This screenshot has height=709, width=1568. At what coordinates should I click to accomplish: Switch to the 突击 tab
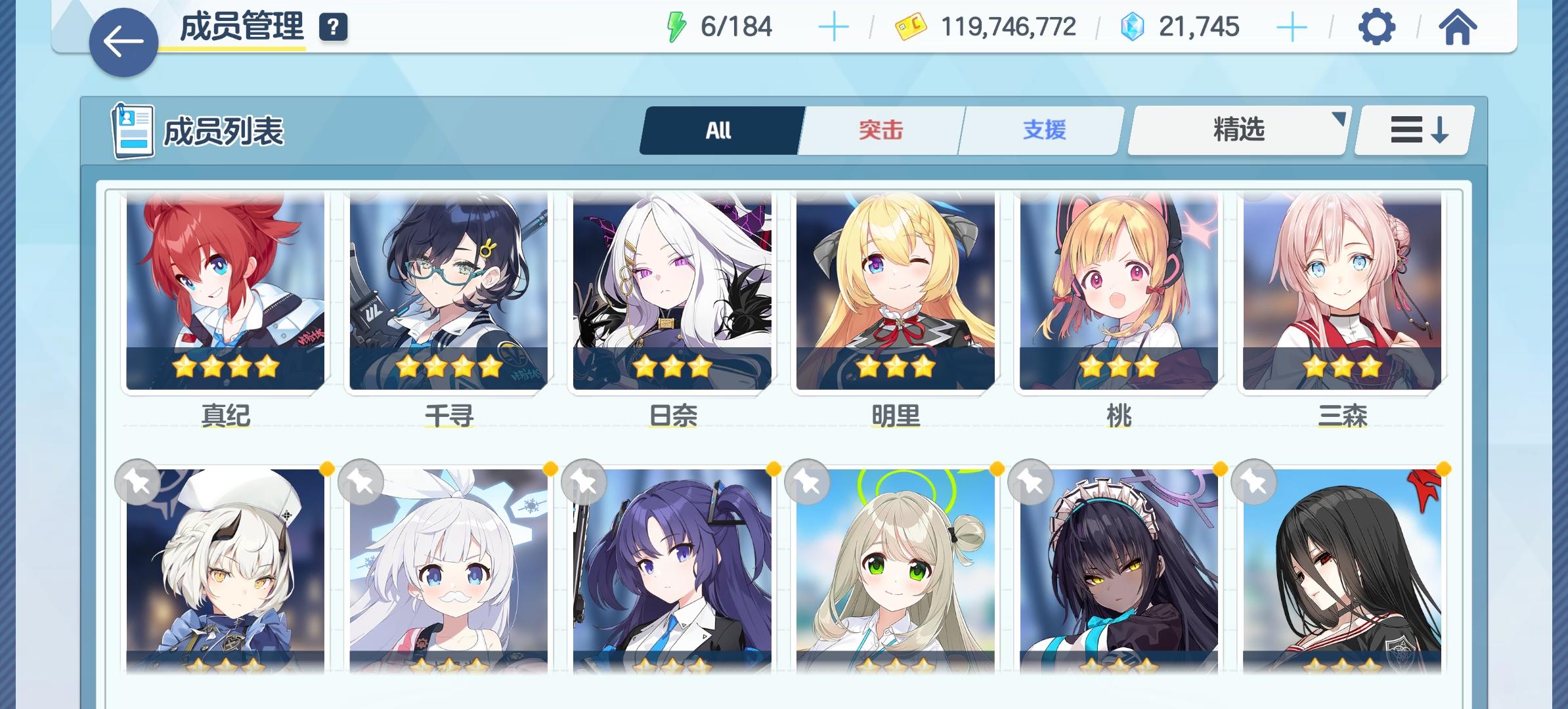(x=880, y=129)
